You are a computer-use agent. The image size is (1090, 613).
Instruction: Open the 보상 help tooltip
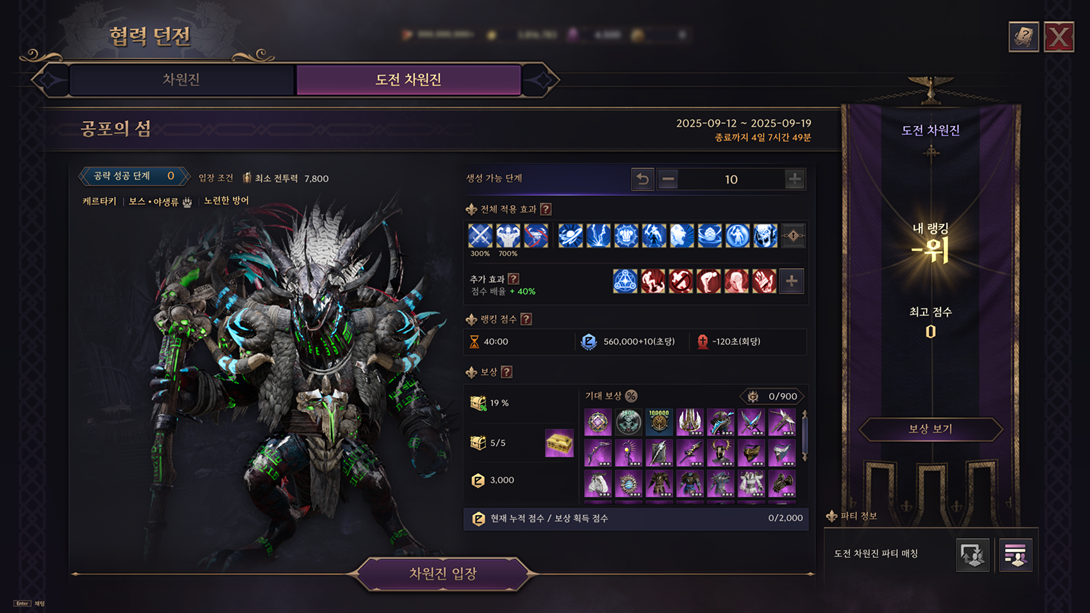point(506,372)
